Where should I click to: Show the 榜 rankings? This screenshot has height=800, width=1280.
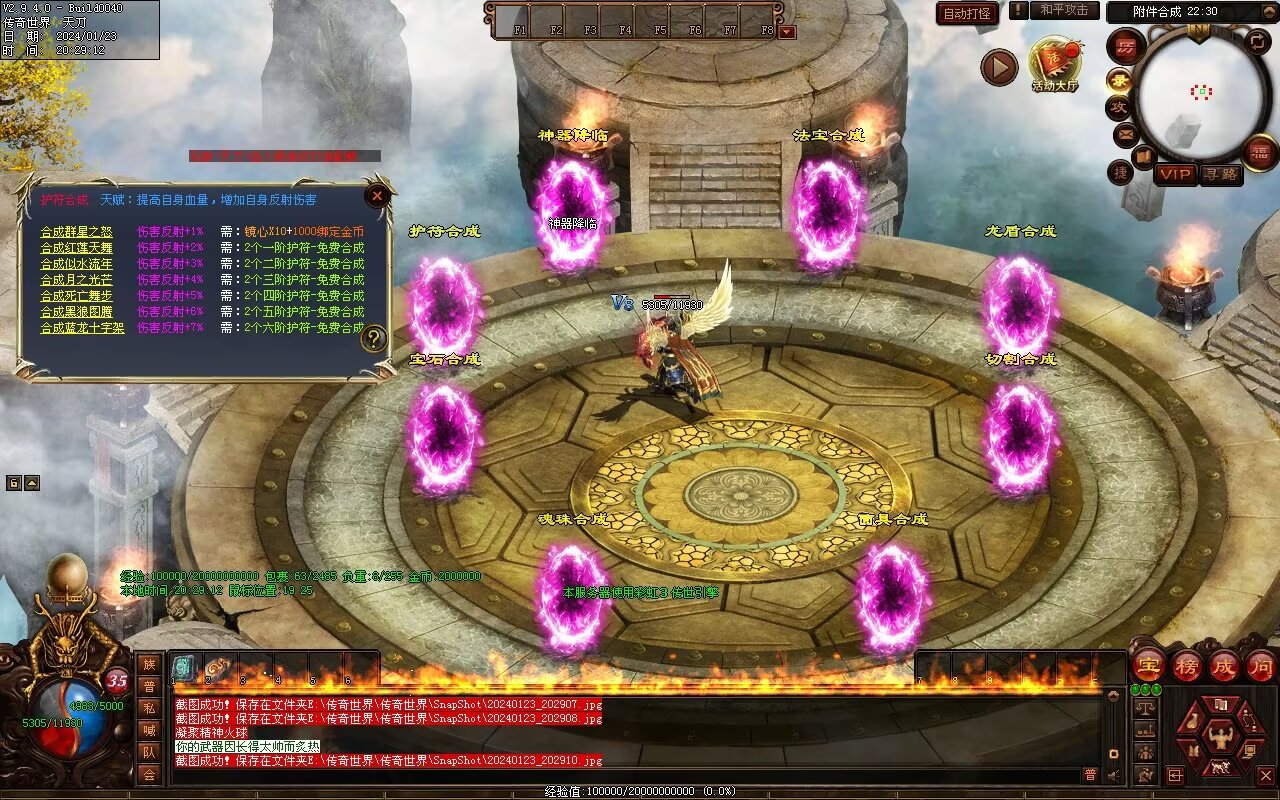click(1187, 665)
